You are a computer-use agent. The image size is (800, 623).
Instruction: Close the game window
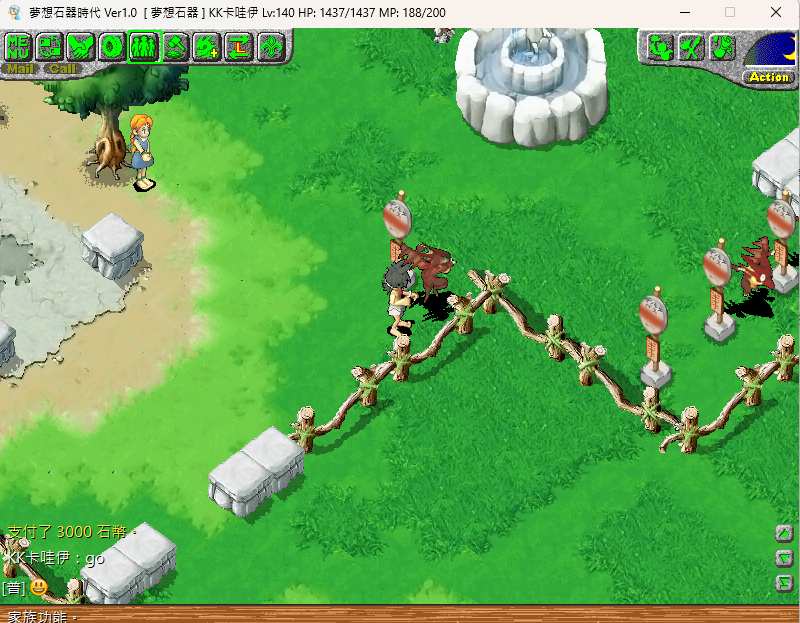776,12
